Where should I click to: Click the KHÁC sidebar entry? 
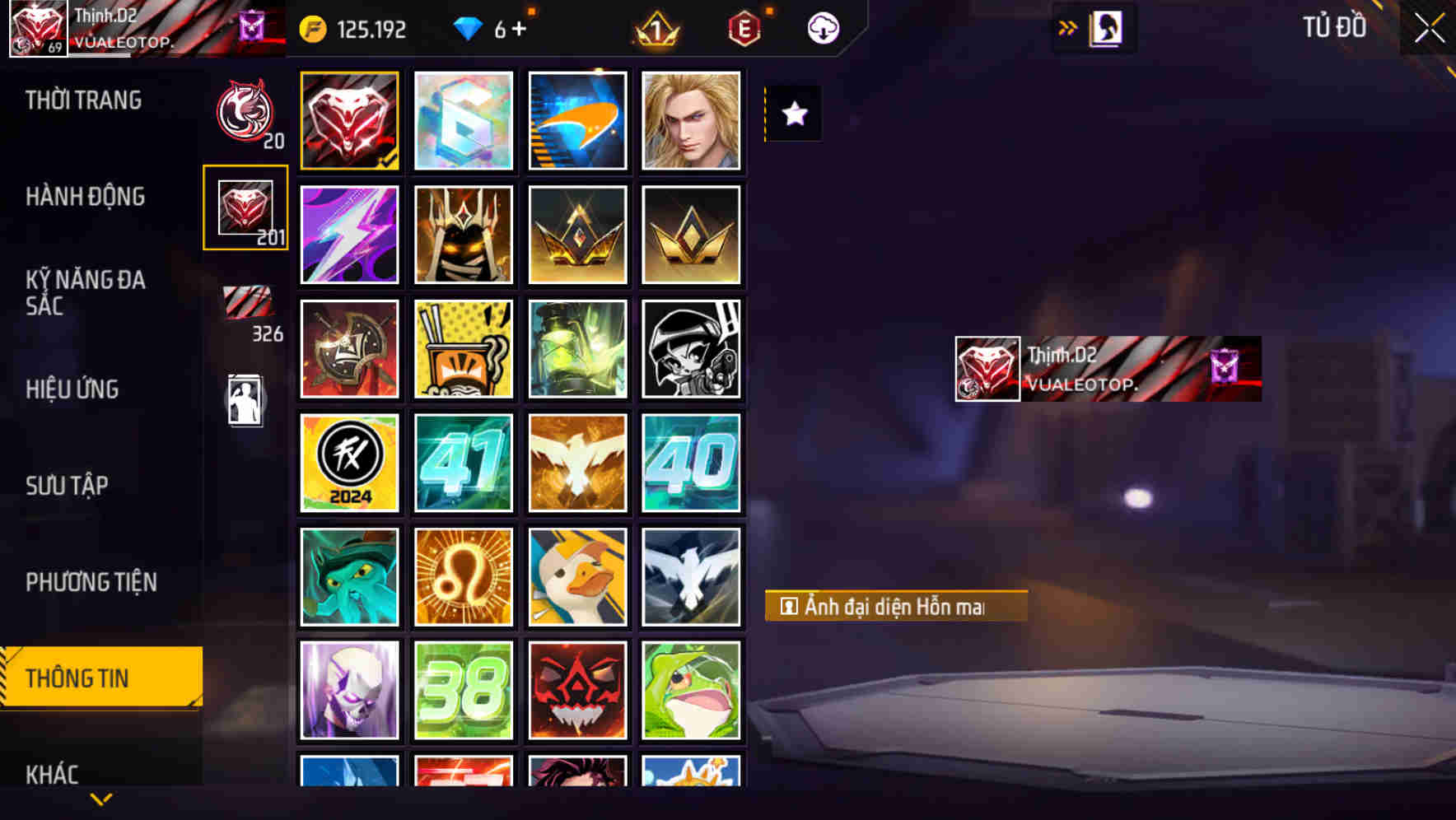(52, 772)
